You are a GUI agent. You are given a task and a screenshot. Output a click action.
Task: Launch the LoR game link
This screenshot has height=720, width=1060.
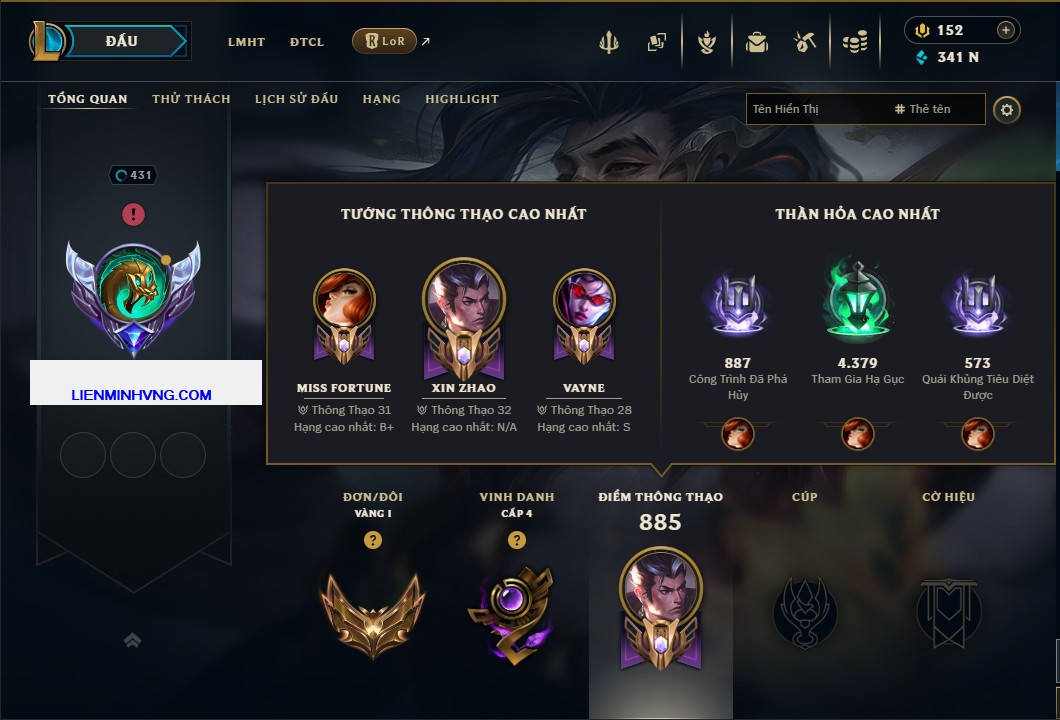[384, 41]
